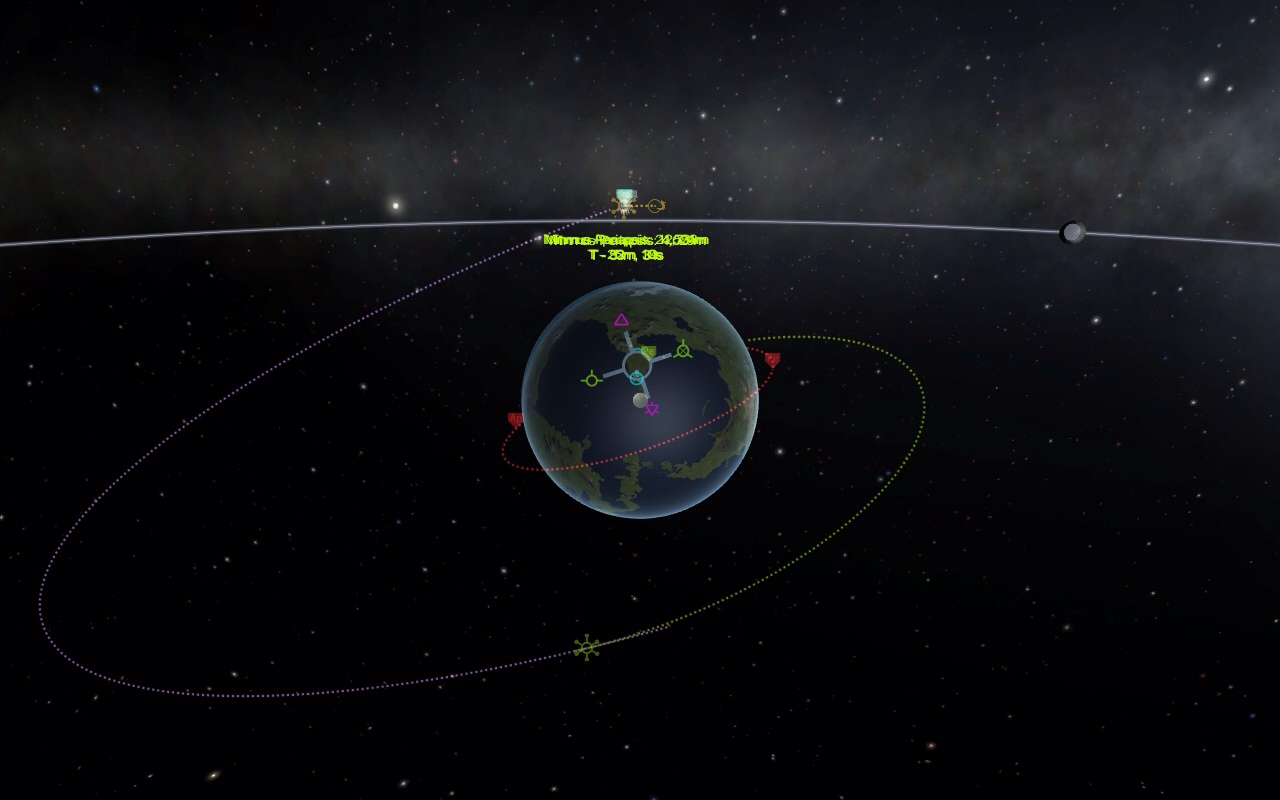Select the red Ap apoapsis marker

[x=516, y=420]
